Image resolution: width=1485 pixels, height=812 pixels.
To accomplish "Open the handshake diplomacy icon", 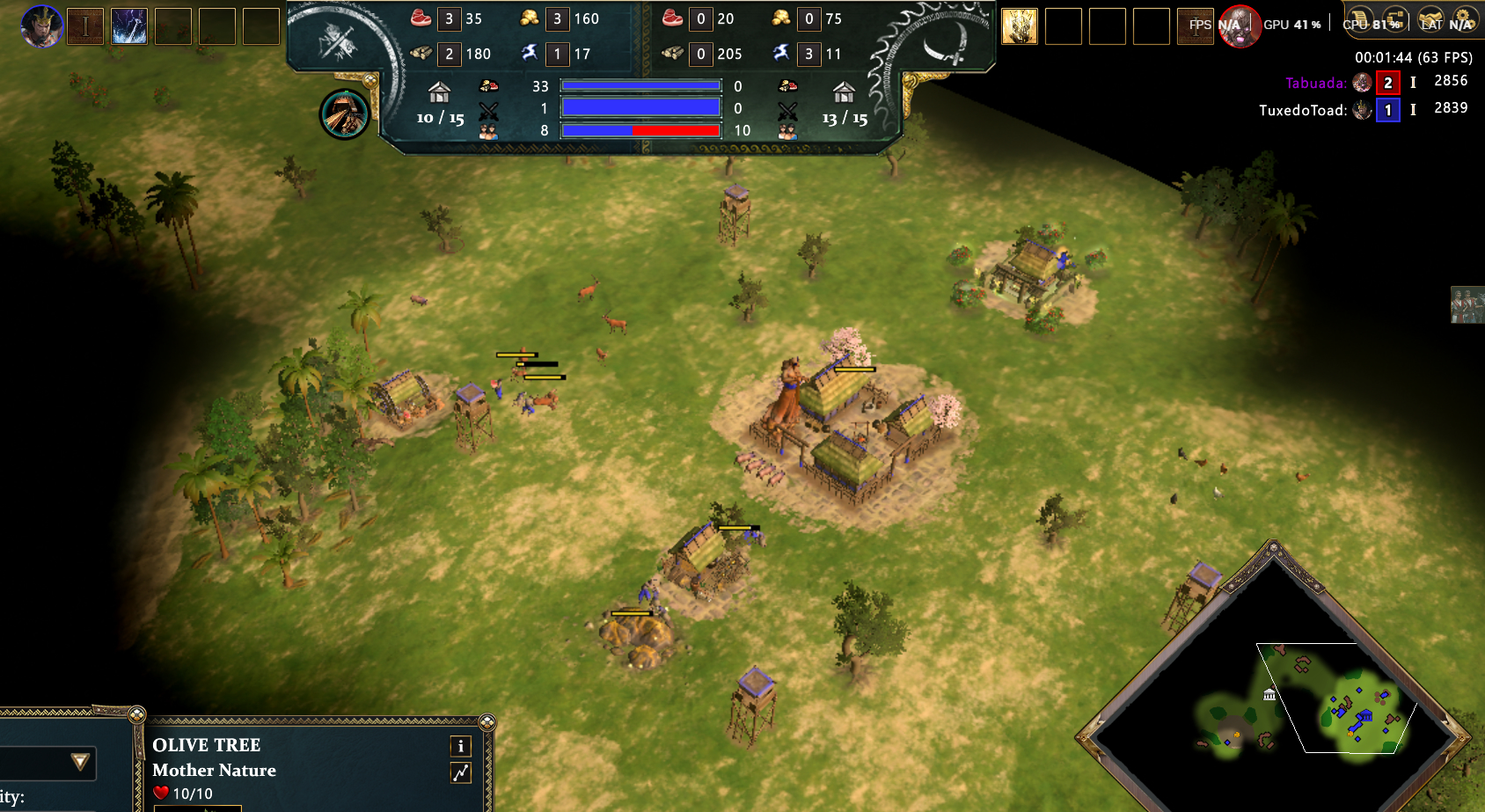I will click(1431, 19).
